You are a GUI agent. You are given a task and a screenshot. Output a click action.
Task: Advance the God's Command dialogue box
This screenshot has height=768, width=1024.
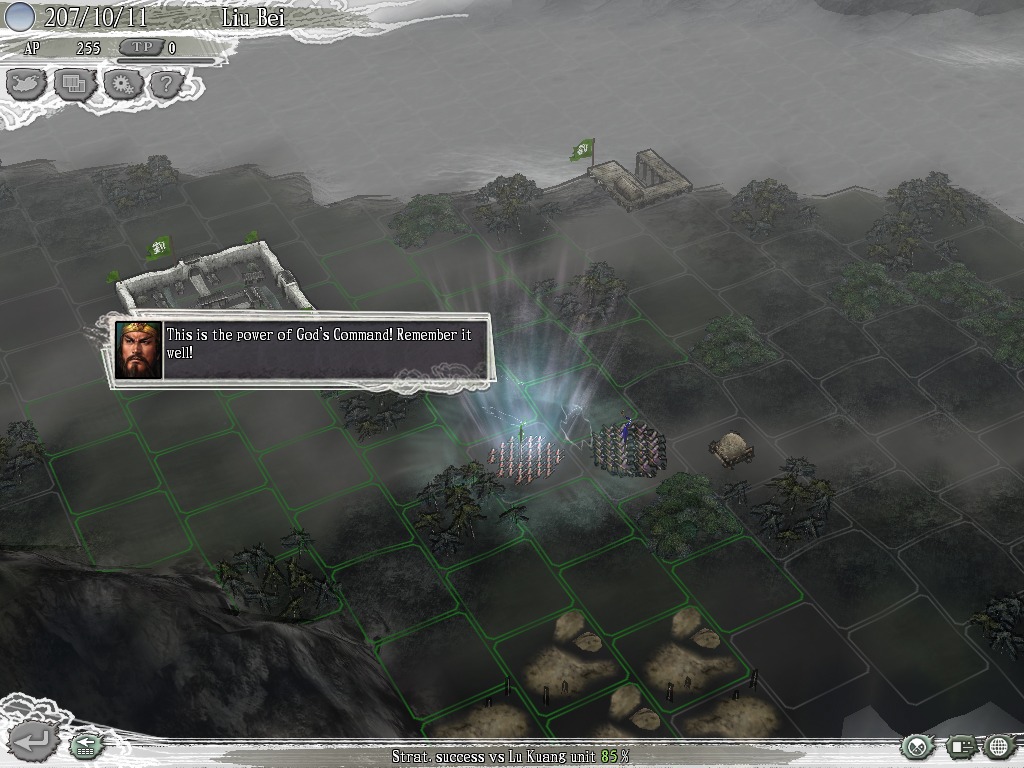[302, 350]
